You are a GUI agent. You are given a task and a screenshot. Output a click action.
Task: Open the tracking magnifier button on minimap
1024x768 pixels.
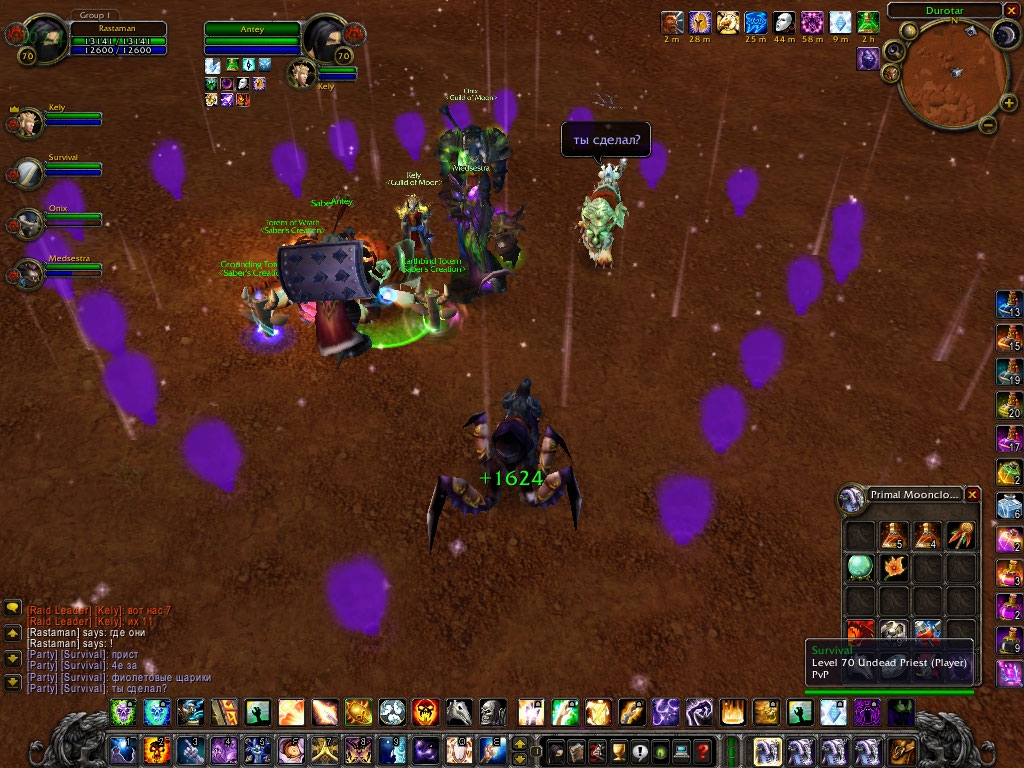(x=895, y=50)
